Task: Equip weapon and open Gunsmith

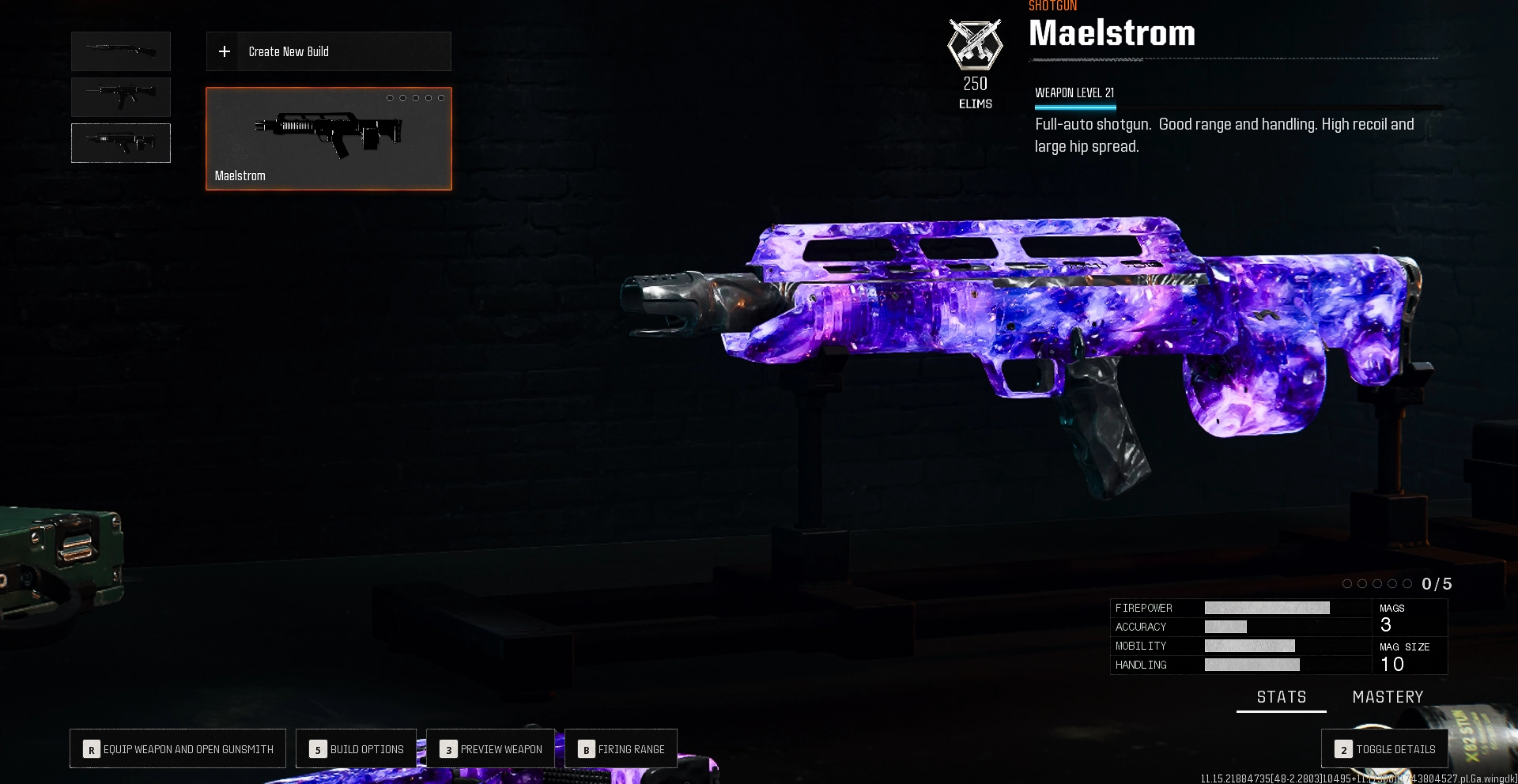Action: [x=178, y=748]
